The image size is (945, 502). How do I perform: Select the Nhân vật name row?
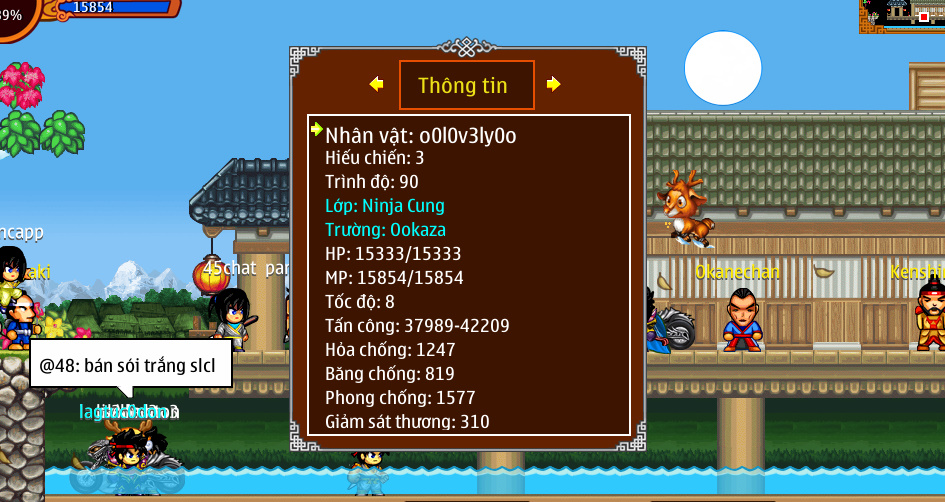tap(421, 135)
